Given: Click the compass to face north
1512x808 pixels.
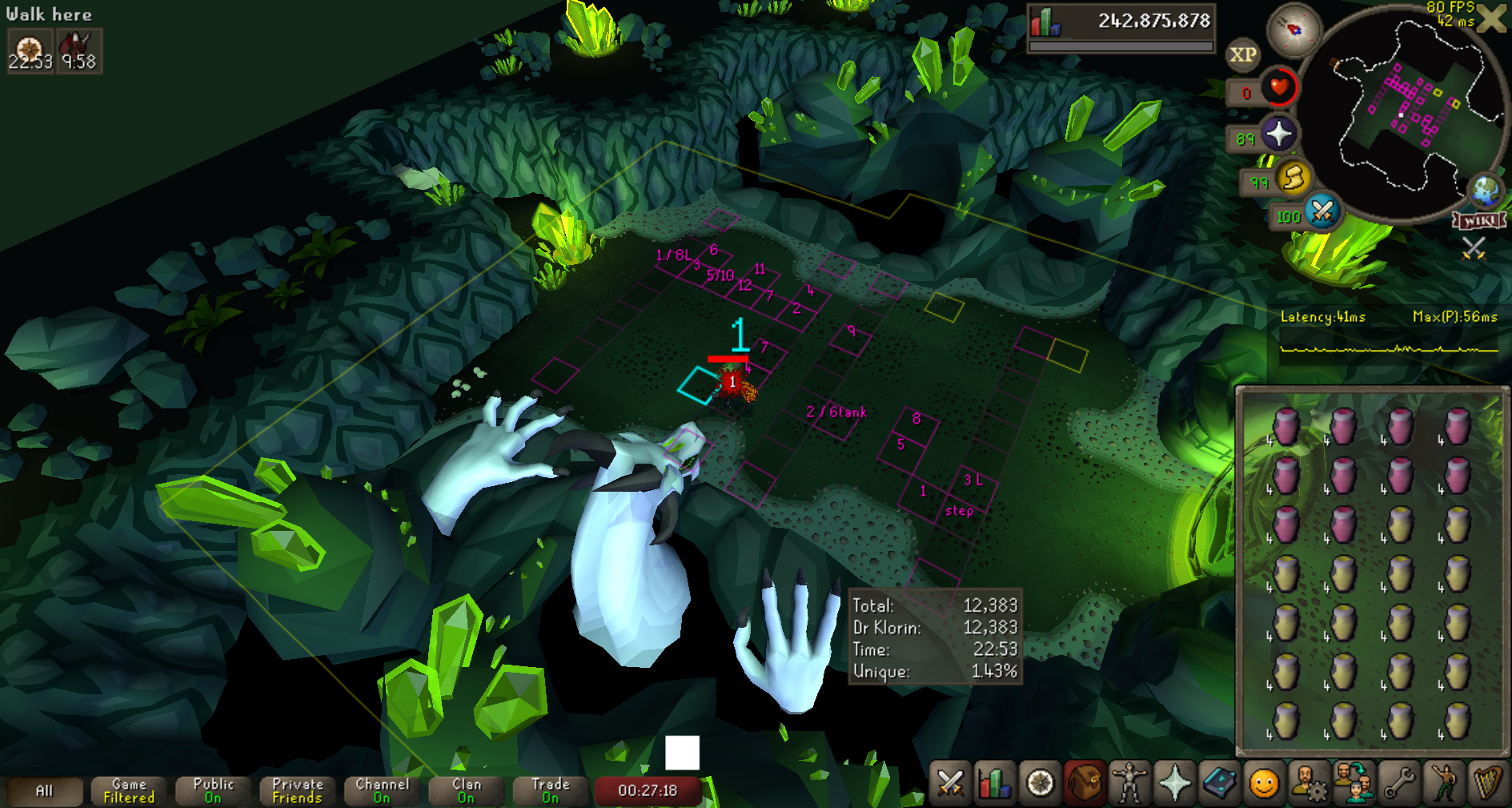Looking at the screenshot, I should tap(1293, 30).
